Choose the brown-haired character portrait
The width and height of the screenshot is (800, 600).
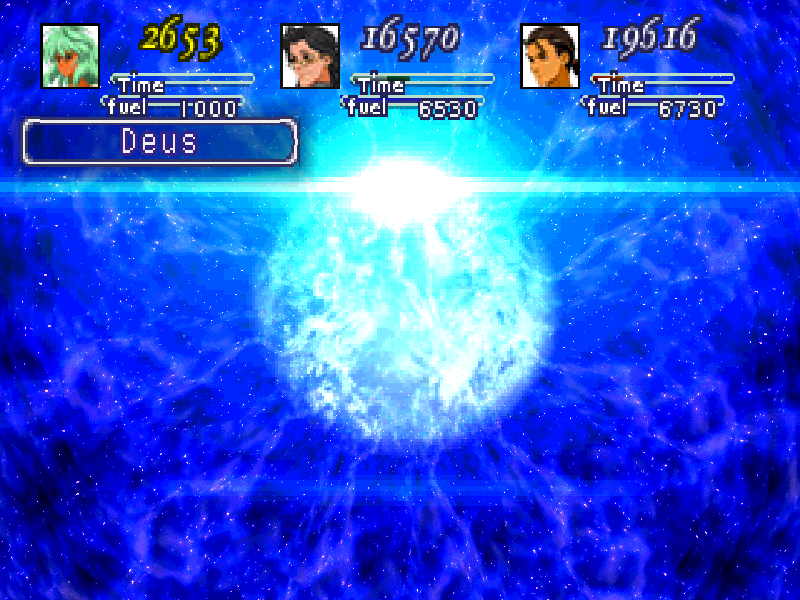pos(550,56)
